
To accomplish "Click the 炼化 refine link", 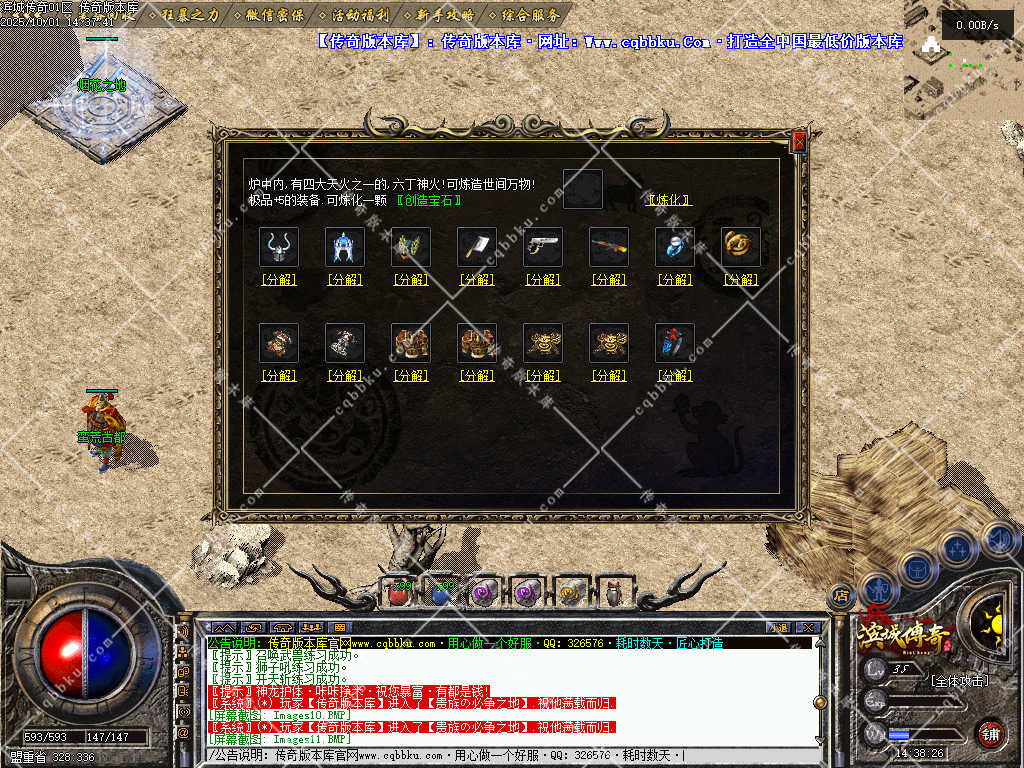I will click(669, 200).
